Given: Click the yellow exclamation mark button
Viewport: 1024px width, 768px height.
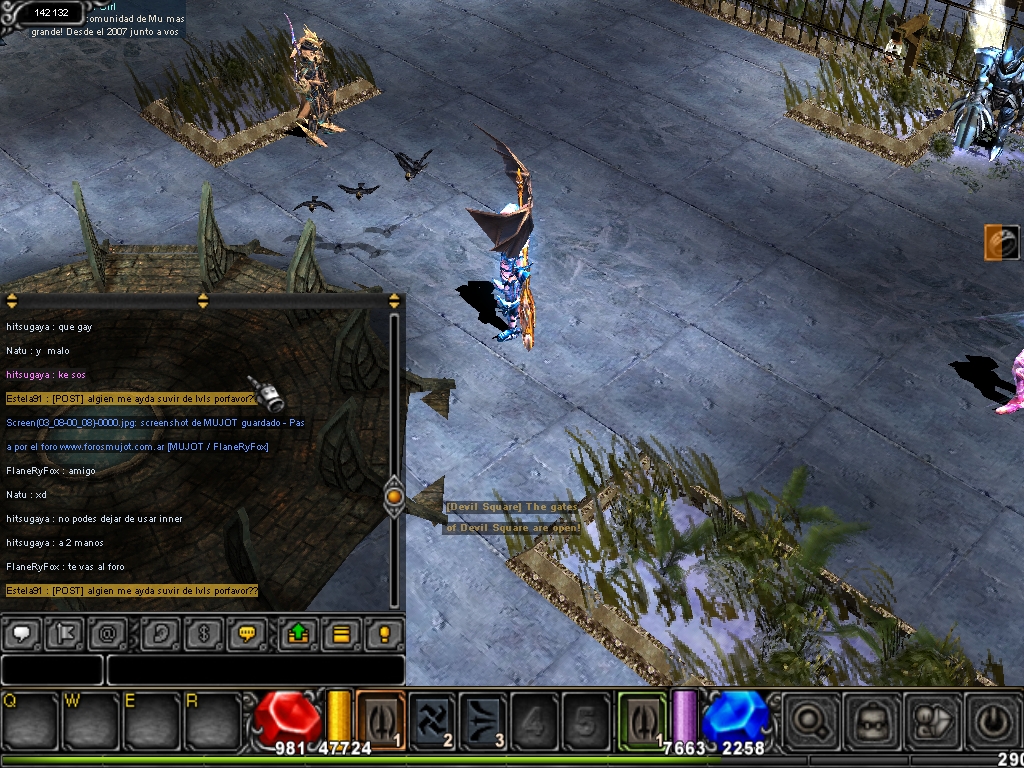Looking at the screenshot, I should pos(384,634).
